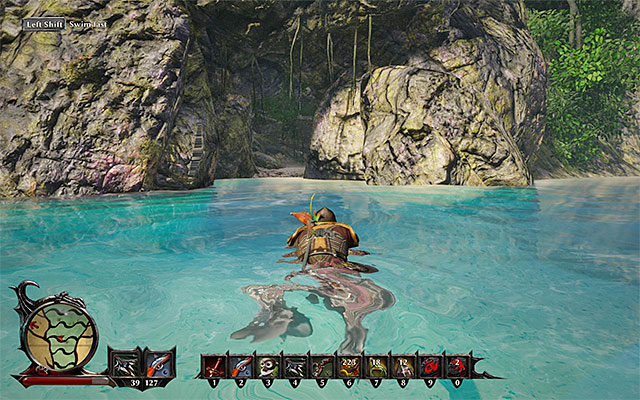Select the pistol in hotbar slot 5
The width and height of the screenshot is (640, 400).
(x=322, y=366)
